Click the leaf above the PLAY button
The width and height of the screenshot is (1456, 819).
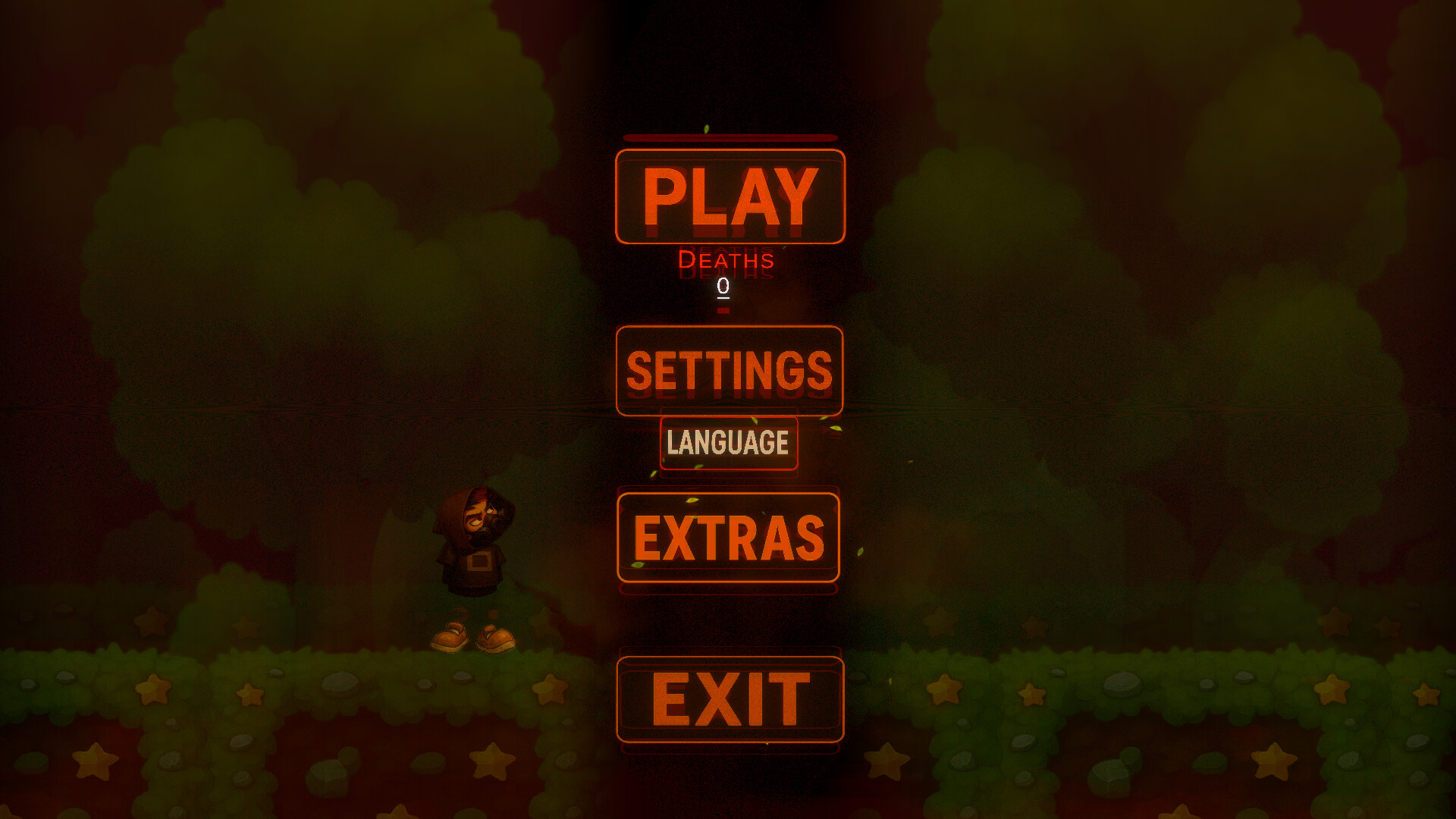click(707, 127)
